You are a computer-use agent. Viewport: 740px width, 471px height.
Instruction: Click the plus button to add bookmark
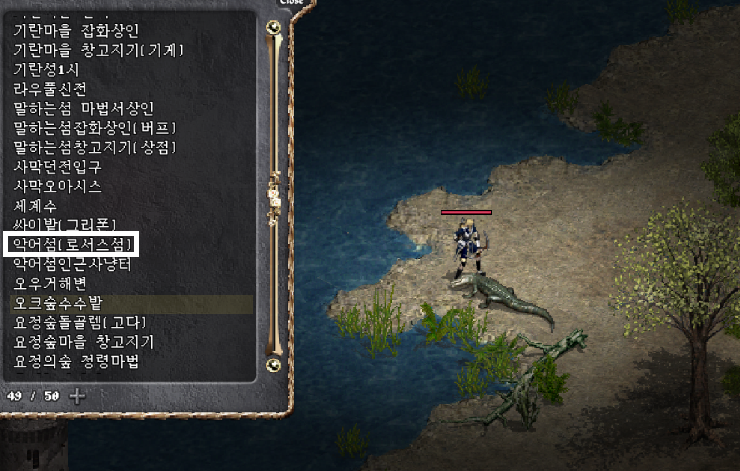point(76,395)
